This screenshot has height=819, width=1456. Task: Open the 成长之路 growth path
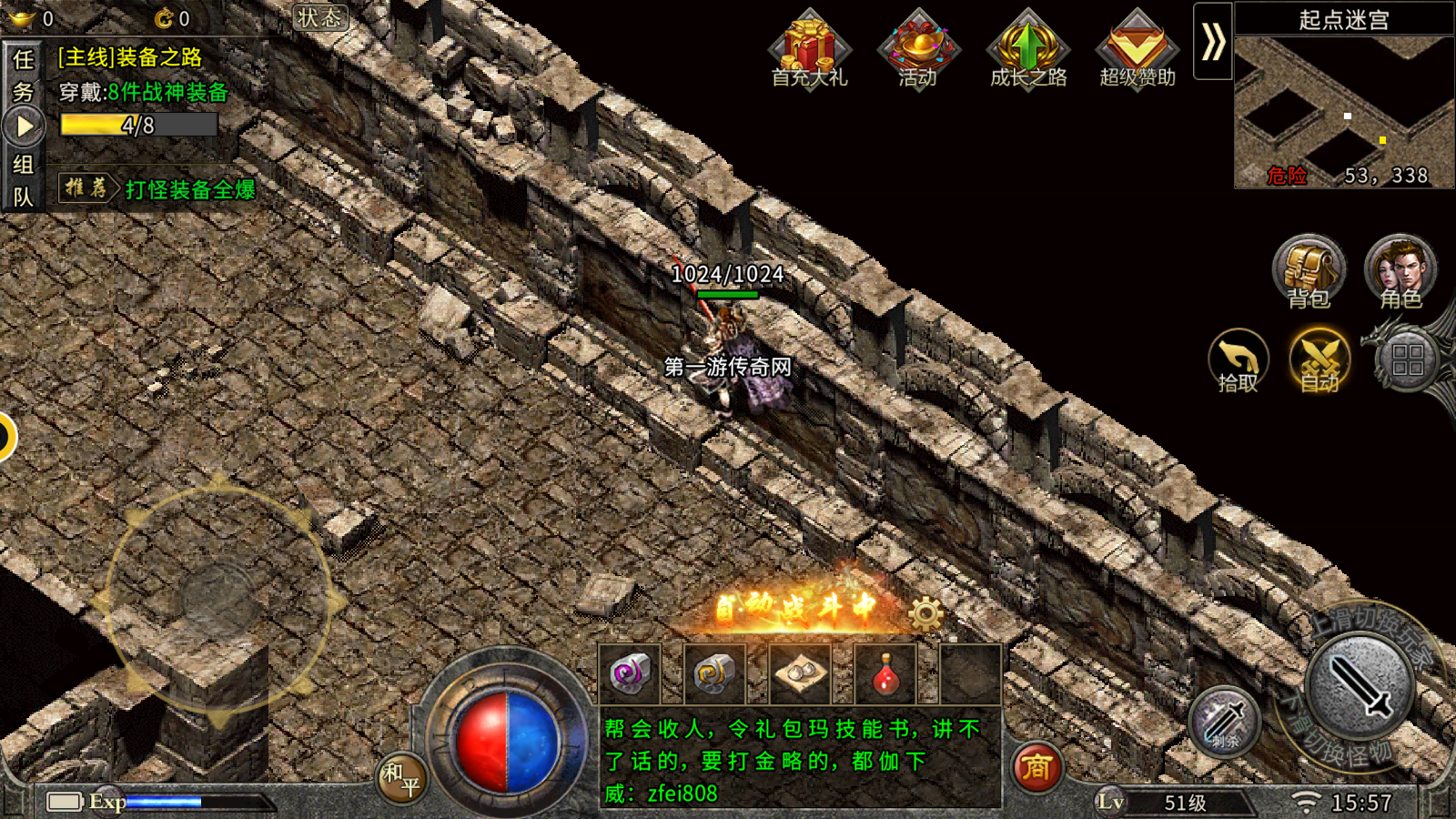tap(1027, 50)
